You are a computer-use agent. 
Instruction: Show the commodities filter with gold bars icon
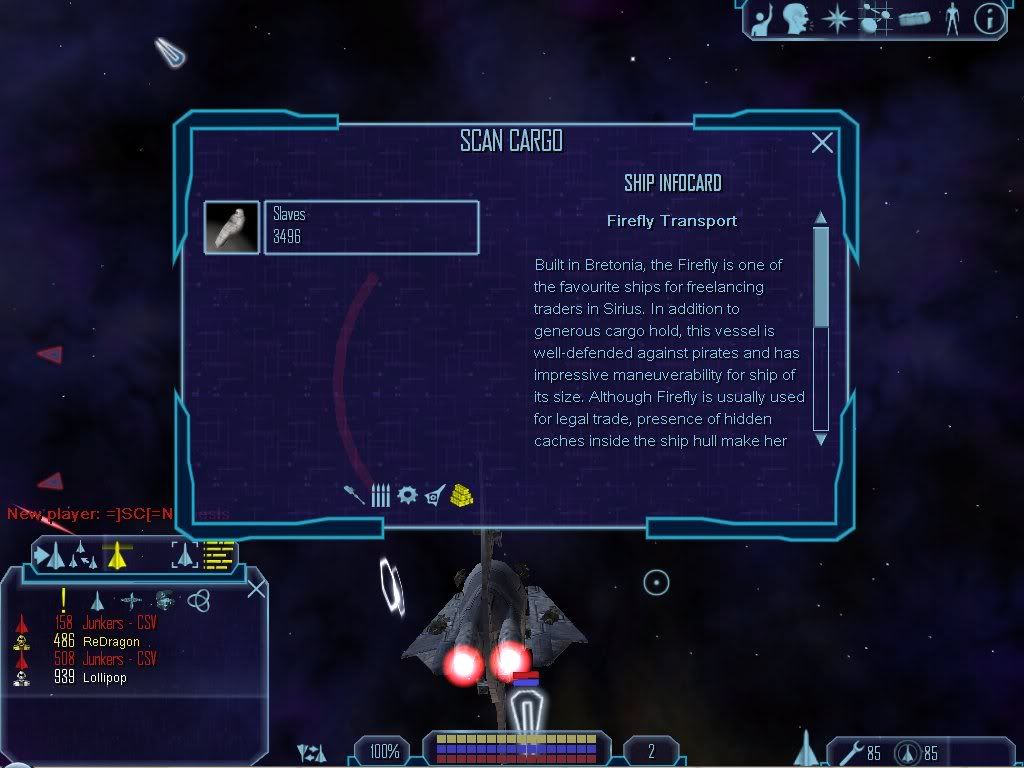pyautogui.click(x=461, y=495)
